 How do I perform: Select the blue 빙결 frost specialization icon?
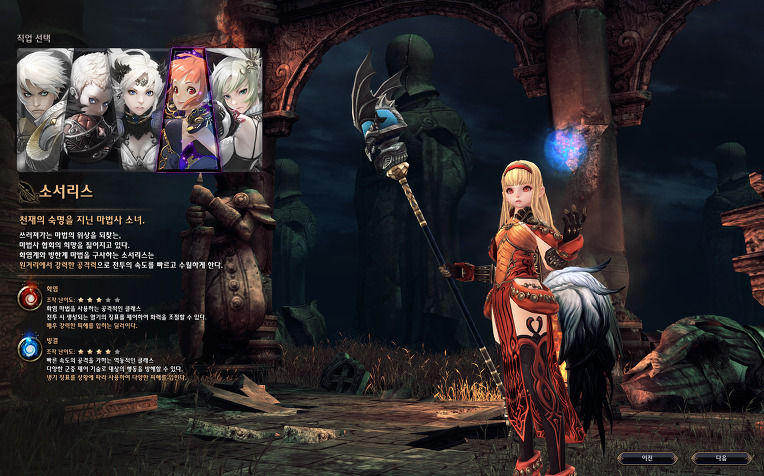click(28, 347)
